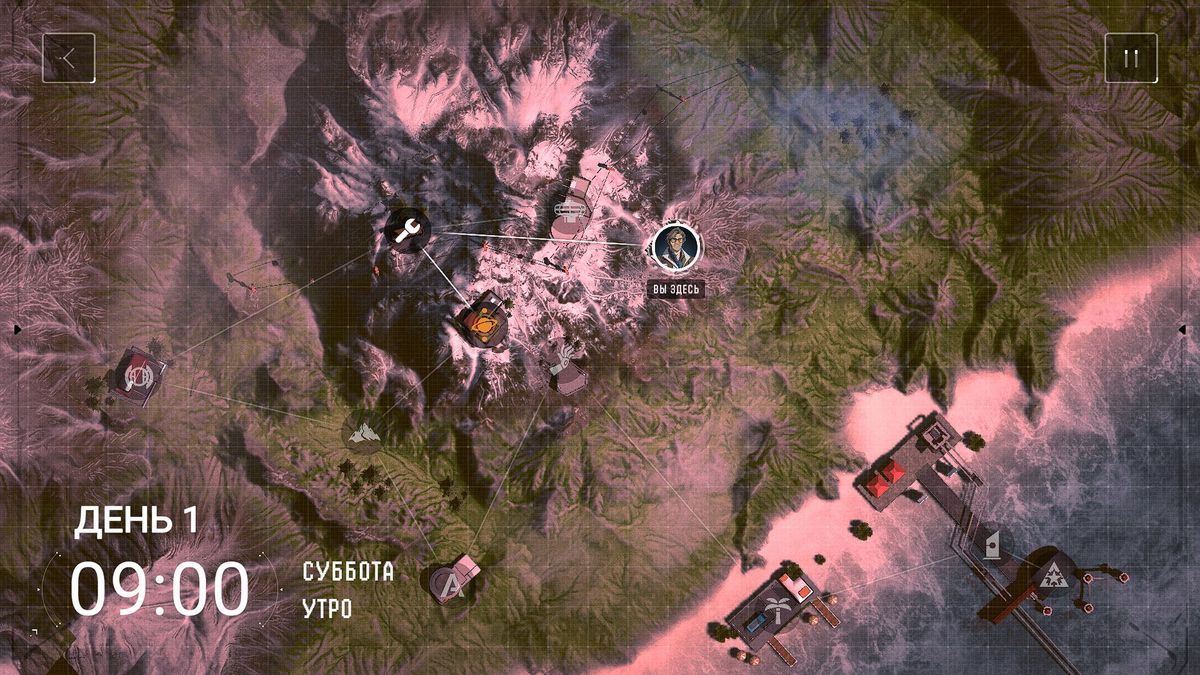This screenshot has width=1200, height=675.
Task: Select the red building emblem marker
Action: tap(133, 374)
